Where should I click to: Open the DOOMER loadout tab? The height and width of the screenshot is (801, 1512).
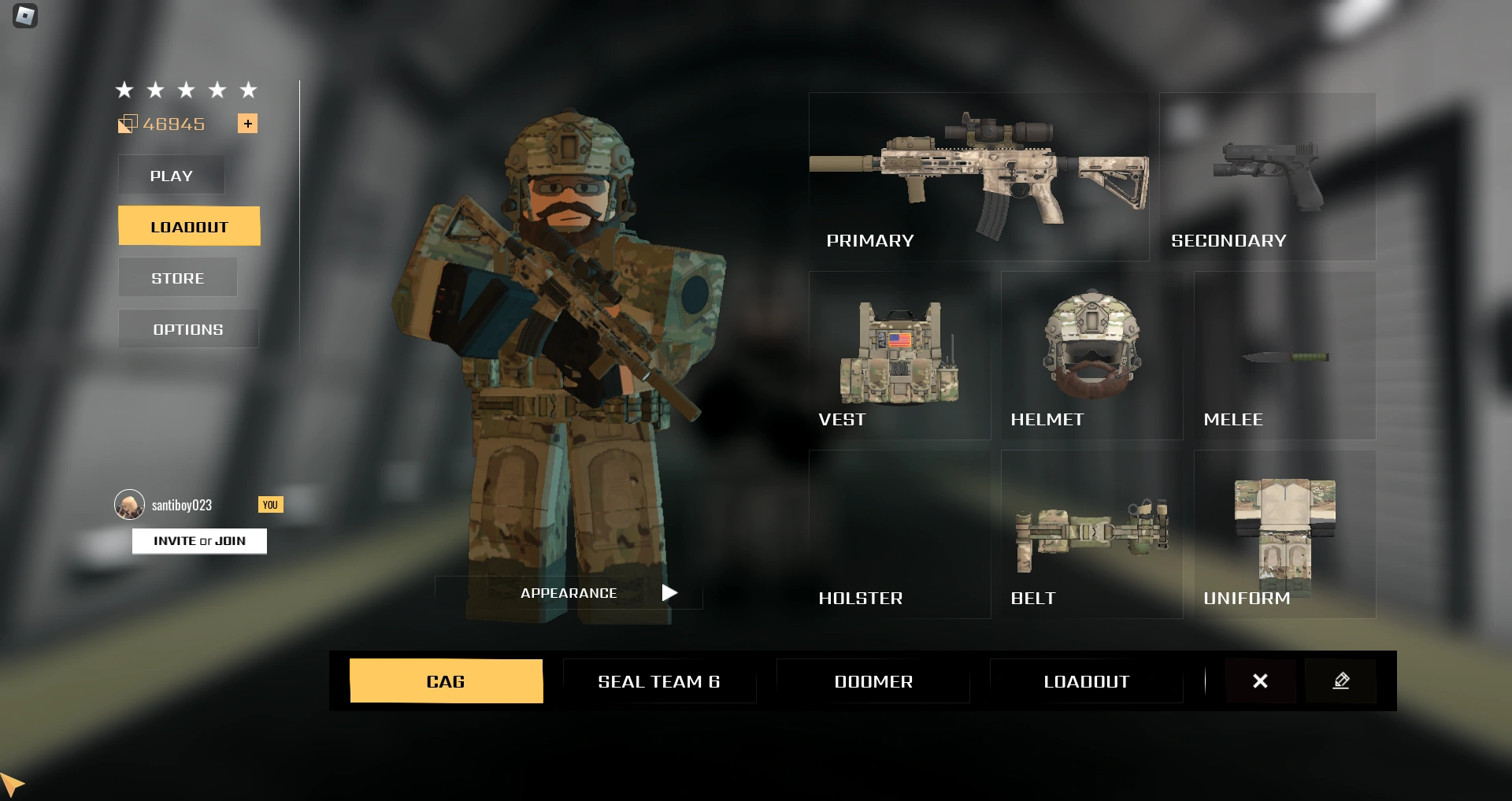[873, 680]
